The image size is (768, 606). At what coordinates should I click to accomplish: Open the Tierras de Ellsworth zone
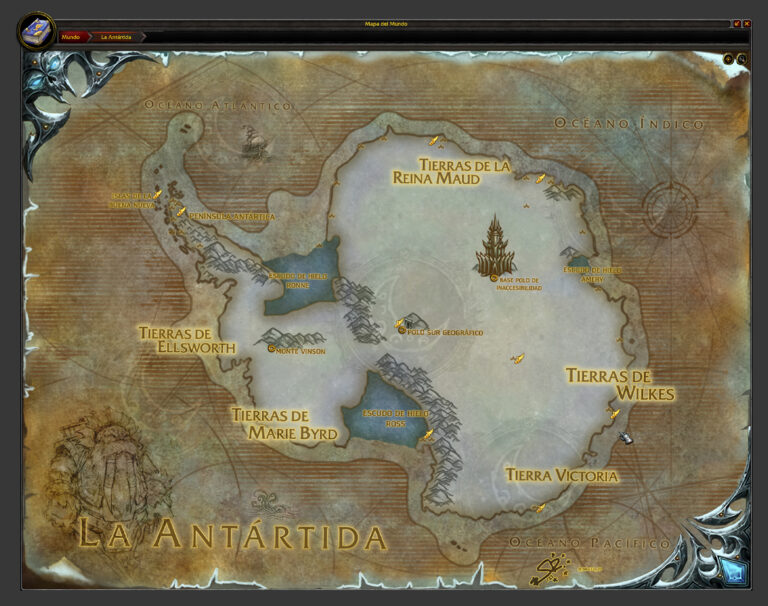[188, 340]
